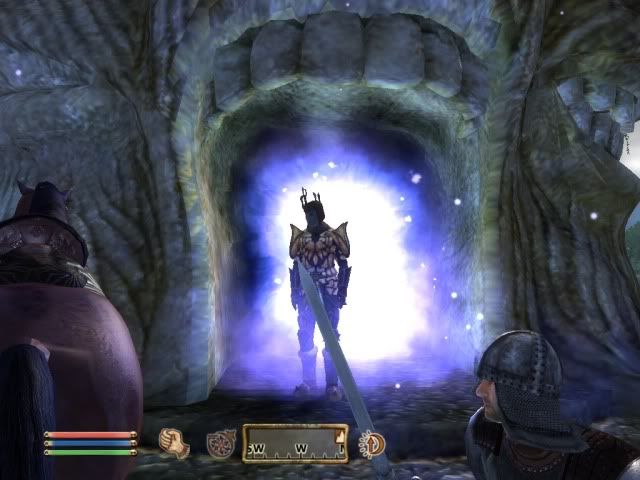640x480 pixels.
Task: Click the compass bar showing SW and W
Action: [x=297, y=443]
